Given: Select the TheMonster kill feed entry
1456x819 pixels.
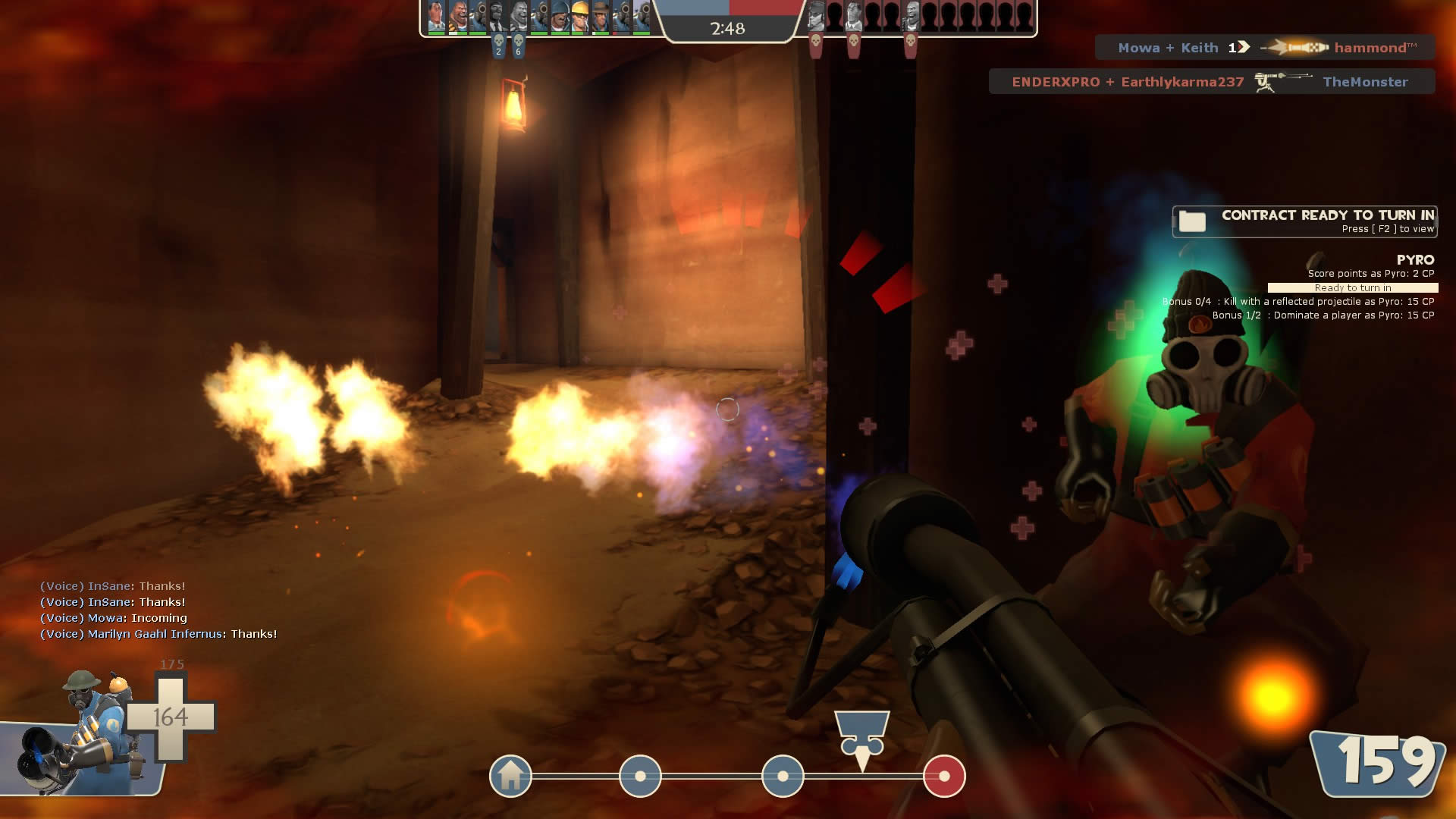Looking at the screenshot, I should tap(1211, 82).
